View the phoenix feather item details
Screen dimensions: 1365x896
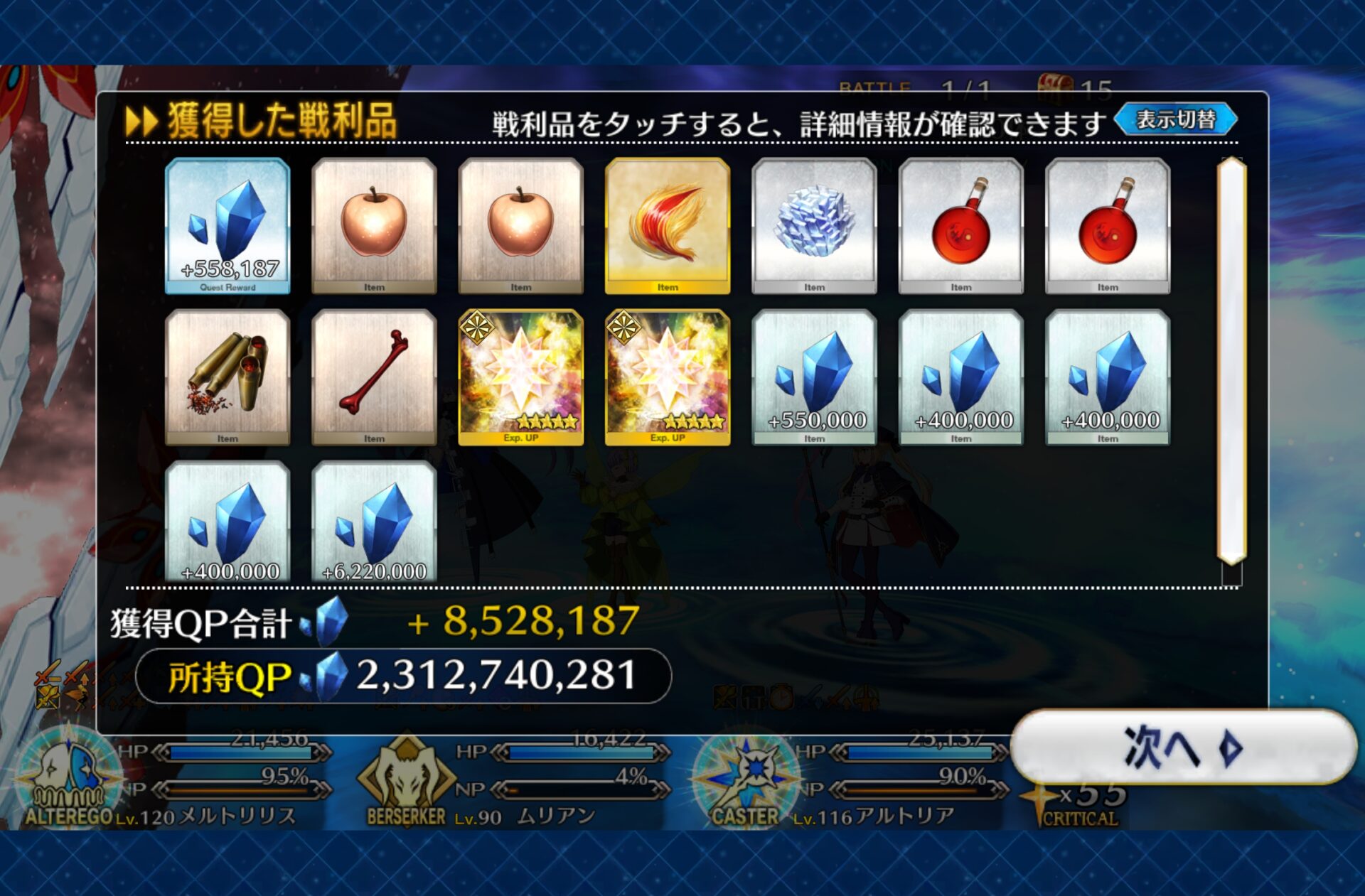tap(667, 225)
